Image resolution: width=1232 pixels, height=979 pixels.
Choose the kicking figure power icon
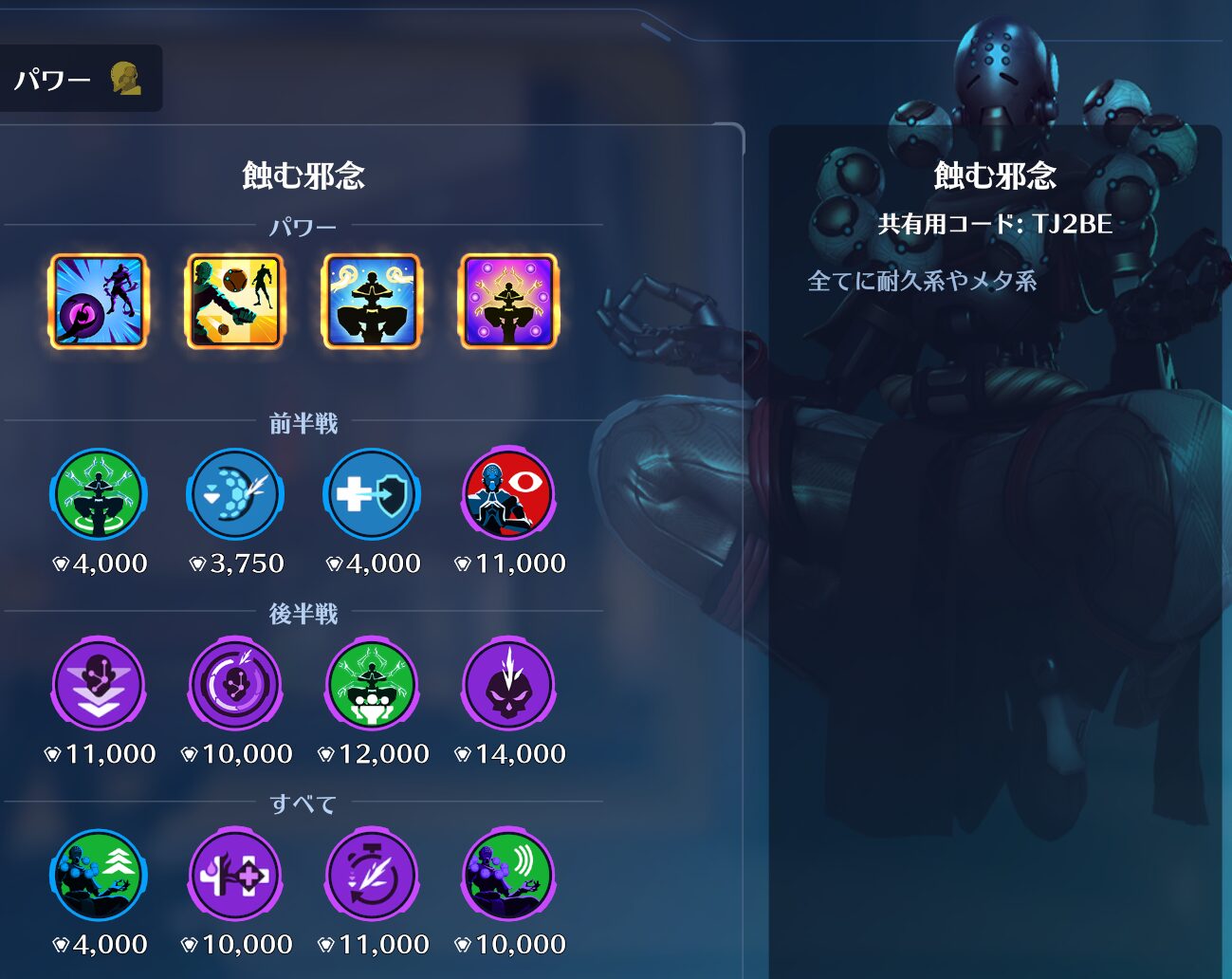(234, 302)
